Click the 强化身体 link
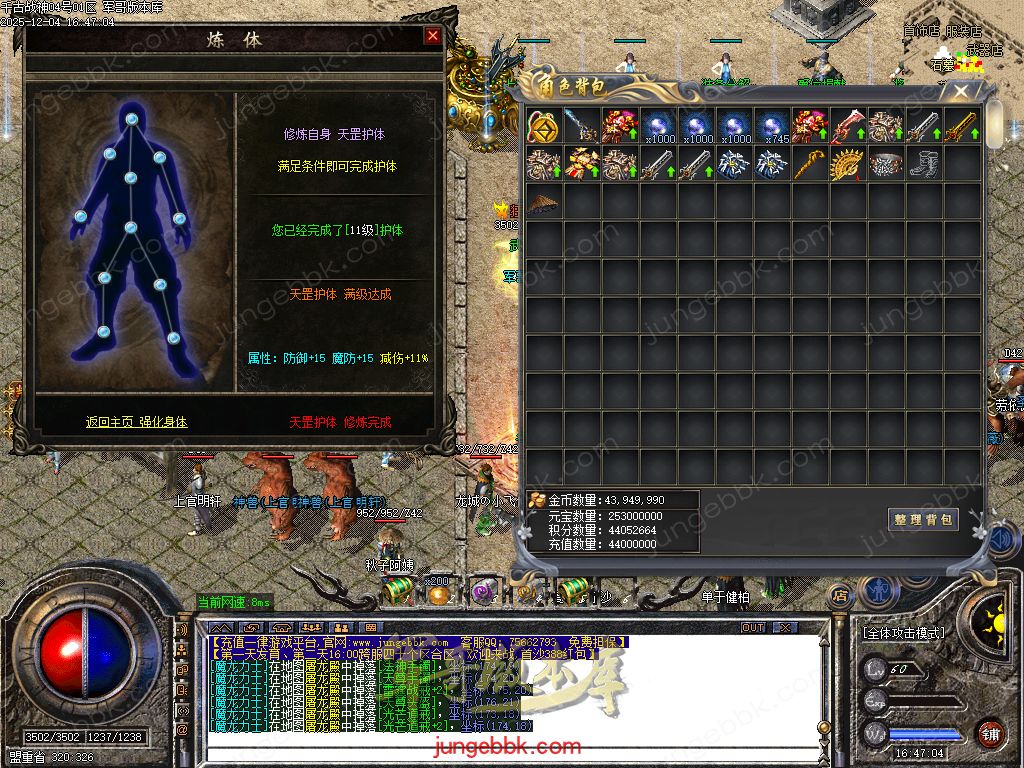This screenshot has width=1024, height=768. 162,422
